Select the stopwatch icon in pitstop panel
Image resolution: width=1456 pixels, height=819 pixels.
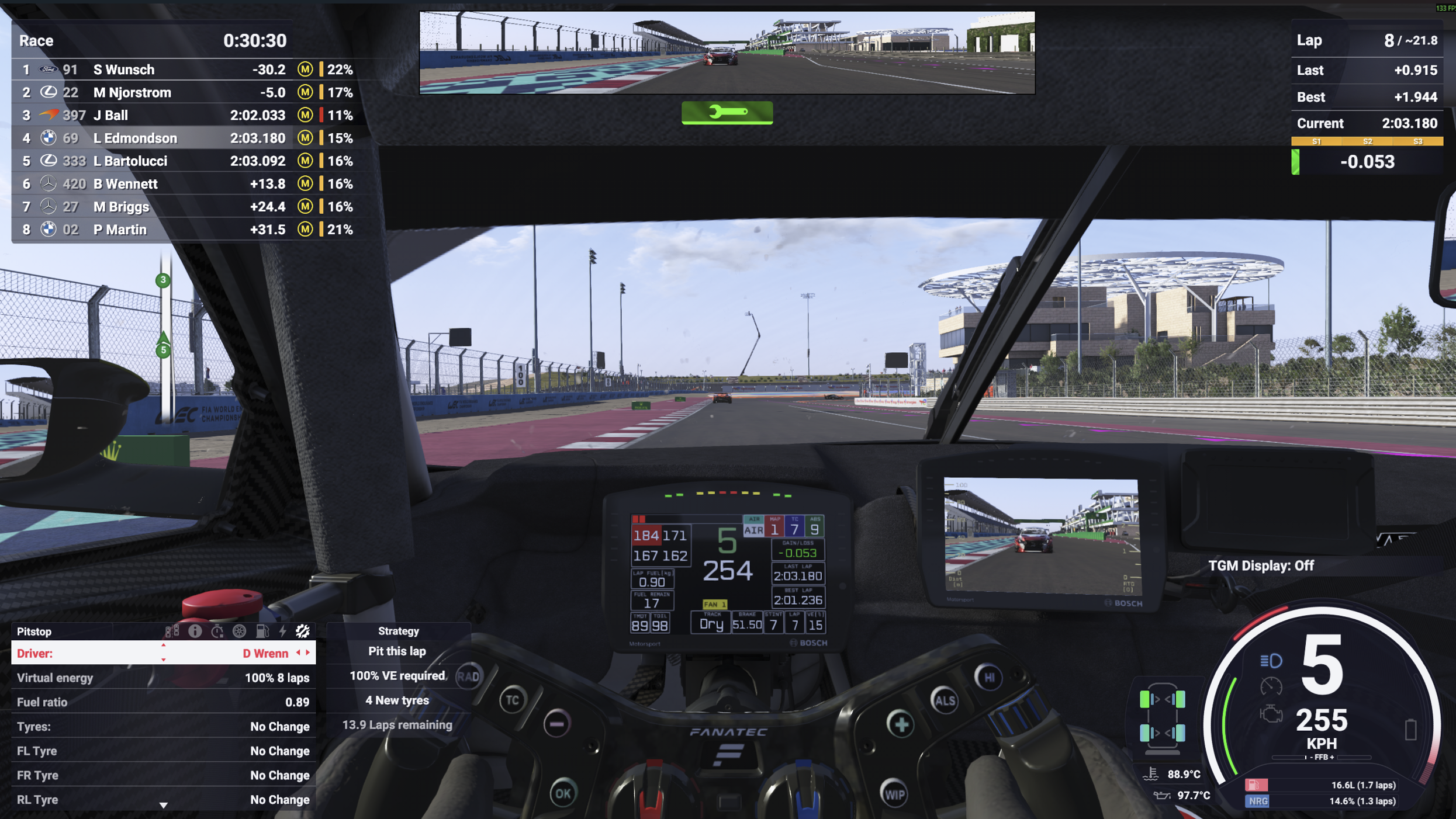(x=217, y=631)
